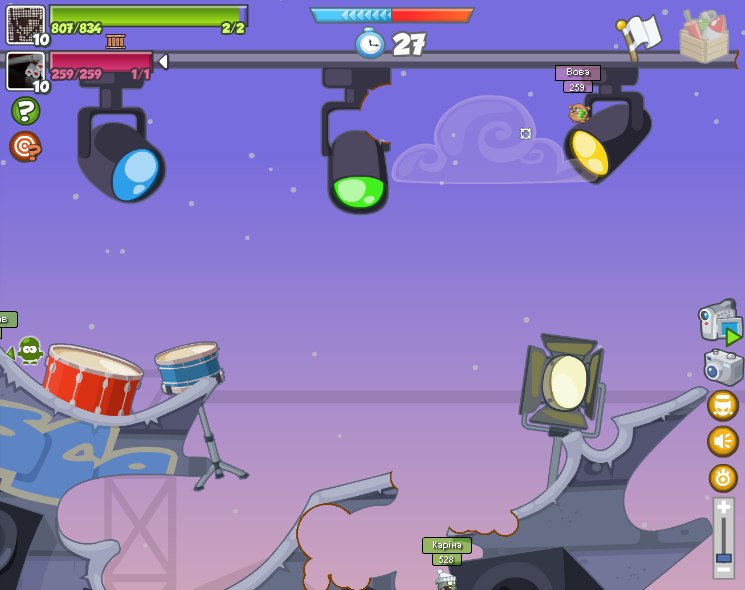This screenshot has width=745, height=590.
Task: Click the video camera replay icon
Action: click(x=719, y=323)
